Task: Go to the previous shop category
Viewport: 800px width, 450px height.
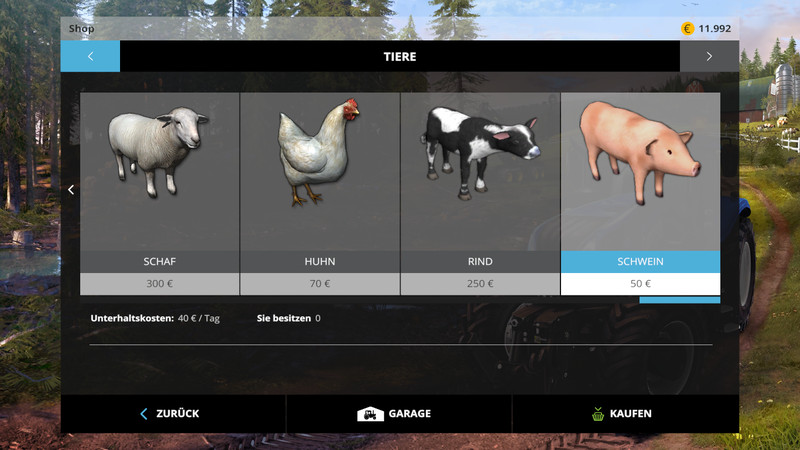Action: [90, 56]
